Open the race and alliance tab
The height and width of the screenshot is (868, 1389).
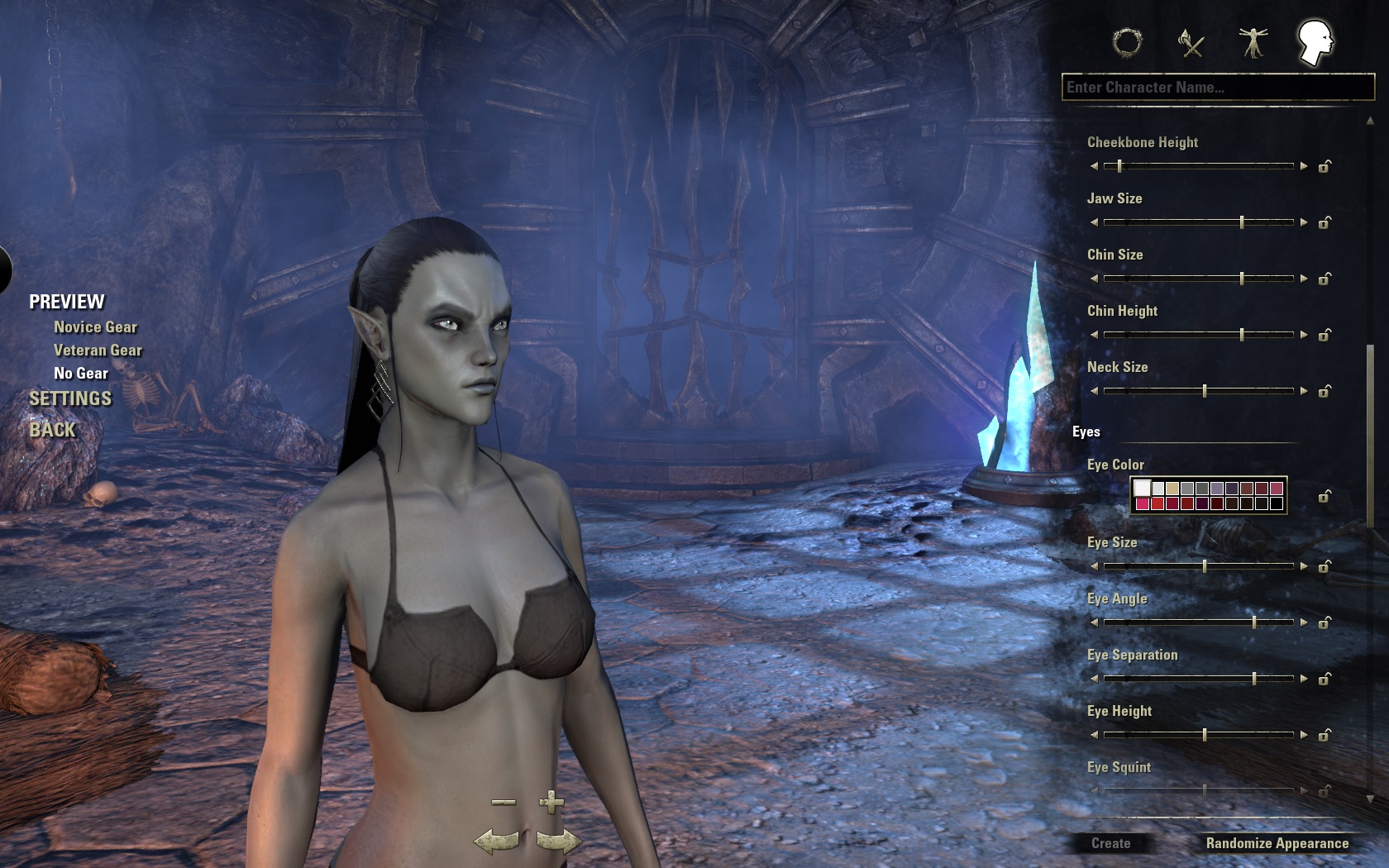click(1127, 42)
